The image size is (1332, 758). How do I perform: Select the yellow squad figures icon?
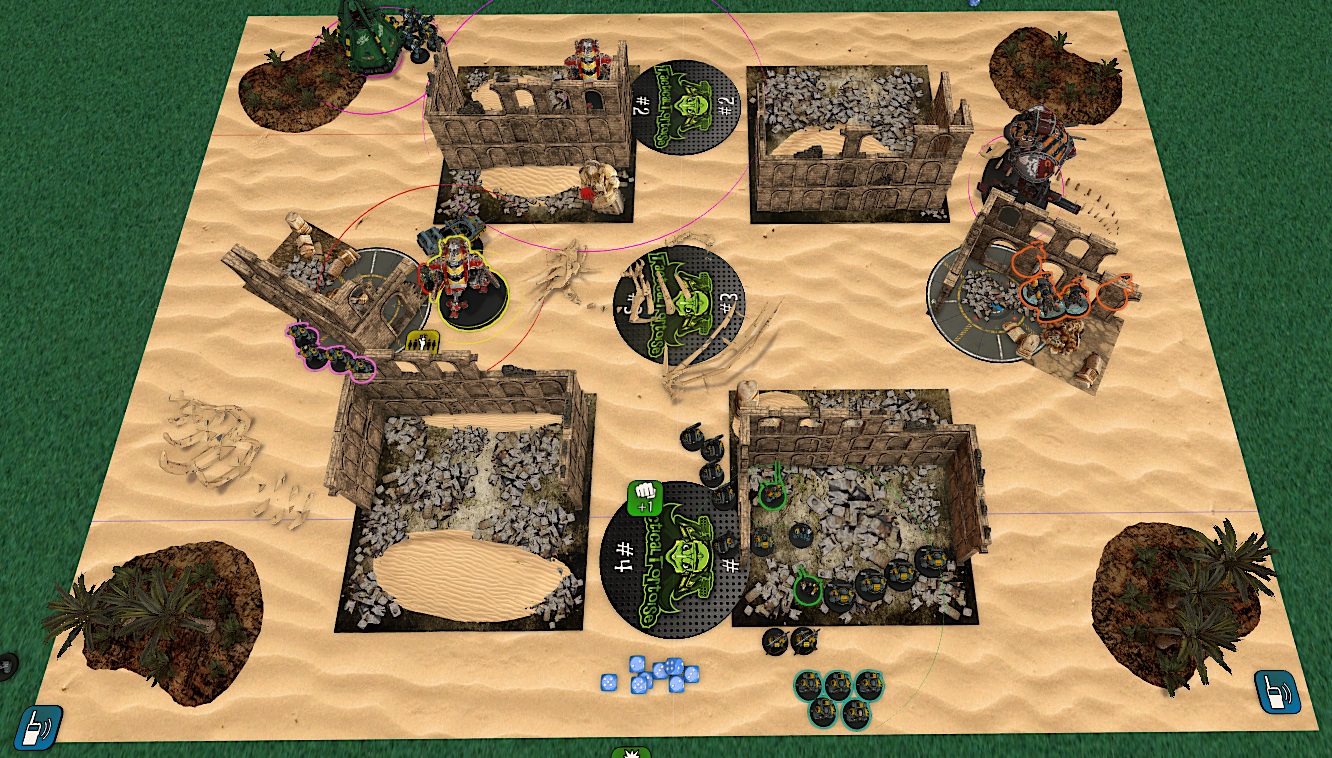pos(423,342)
